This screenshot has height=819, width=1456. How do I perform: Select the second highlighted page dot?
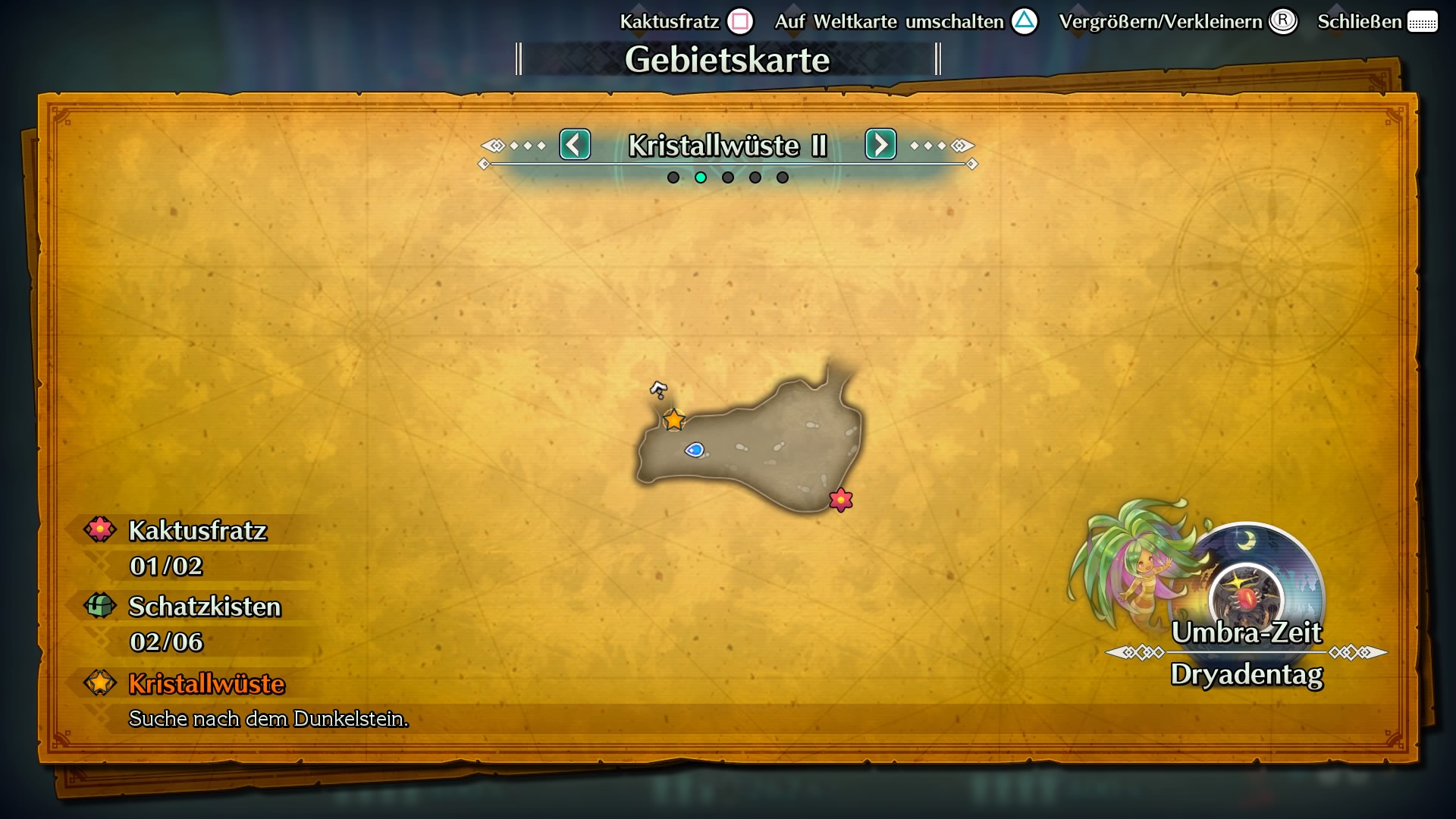coord(701,177)
